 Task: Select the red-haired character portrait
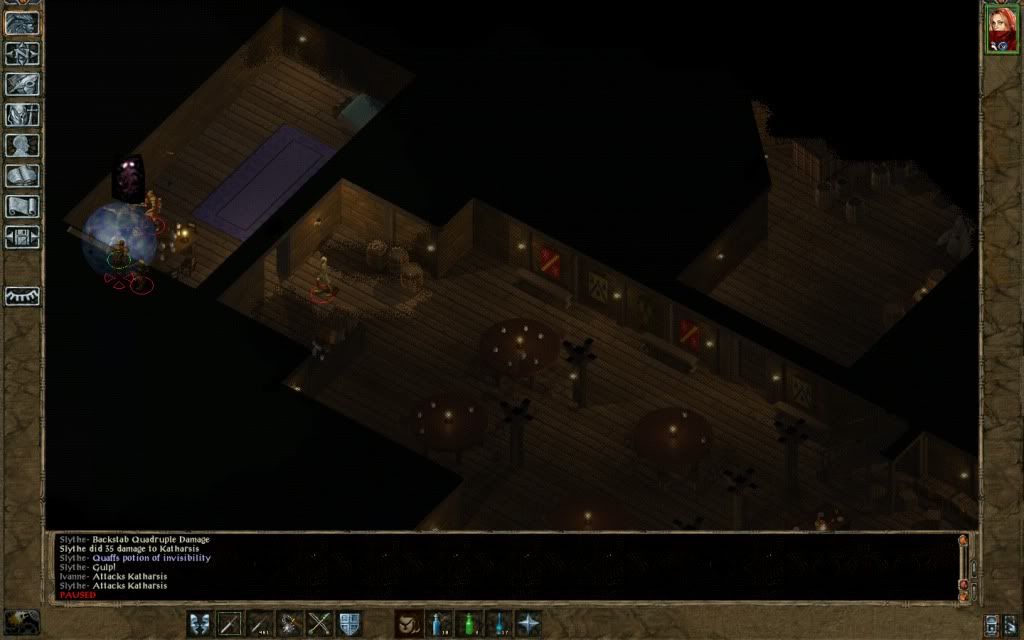(1001, 29)
